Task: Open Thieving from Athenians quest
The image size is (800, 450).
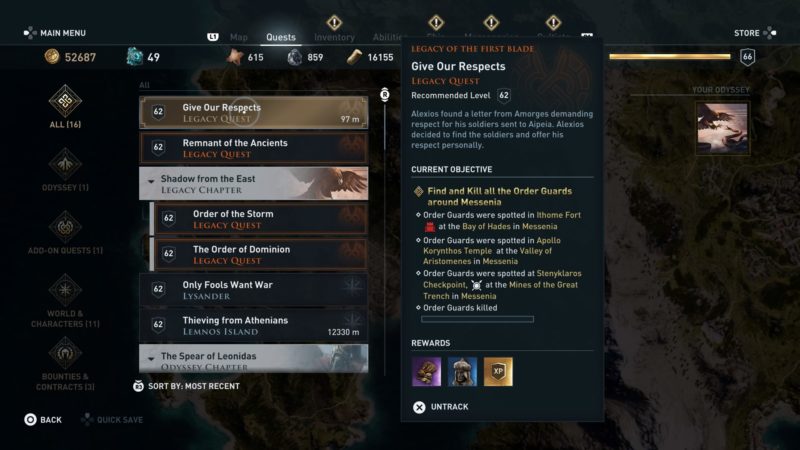Action: [253, 325]
